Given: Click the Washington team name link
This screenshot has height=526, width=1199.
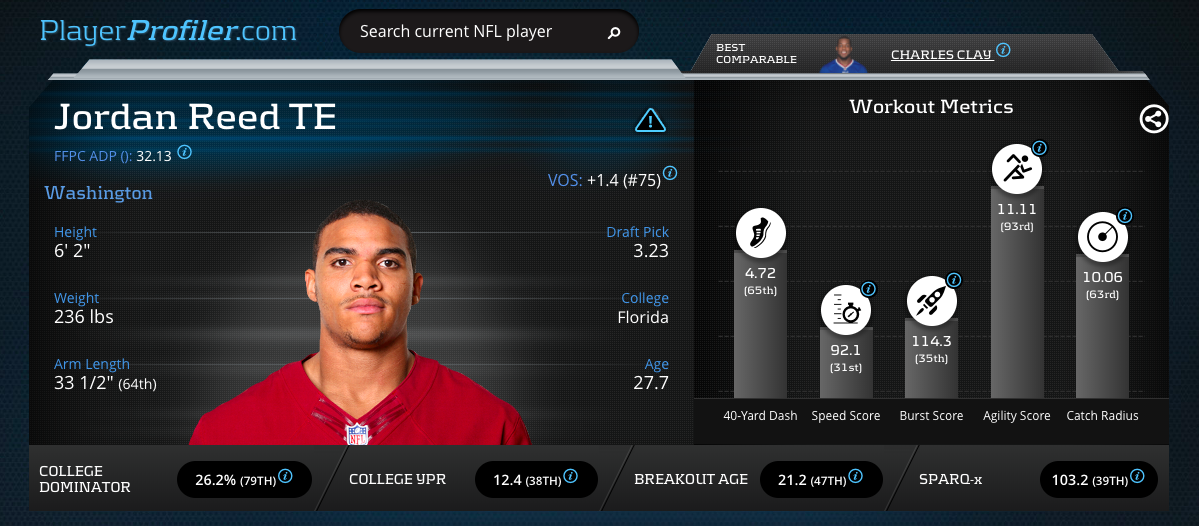Looking at the screenshot, I should tap(98, 193).
